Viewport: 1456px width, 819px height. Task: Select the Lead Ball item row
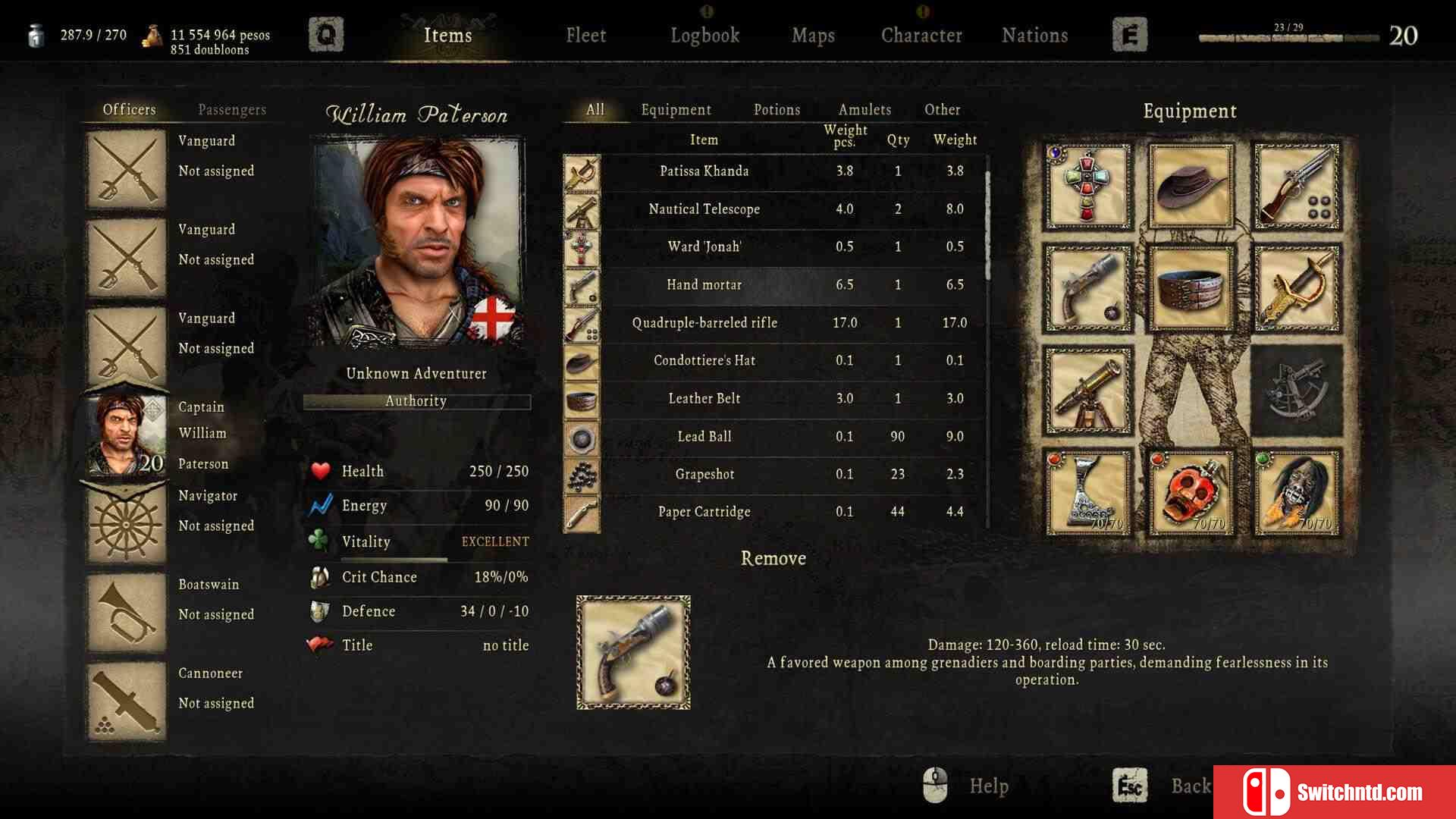704,437
